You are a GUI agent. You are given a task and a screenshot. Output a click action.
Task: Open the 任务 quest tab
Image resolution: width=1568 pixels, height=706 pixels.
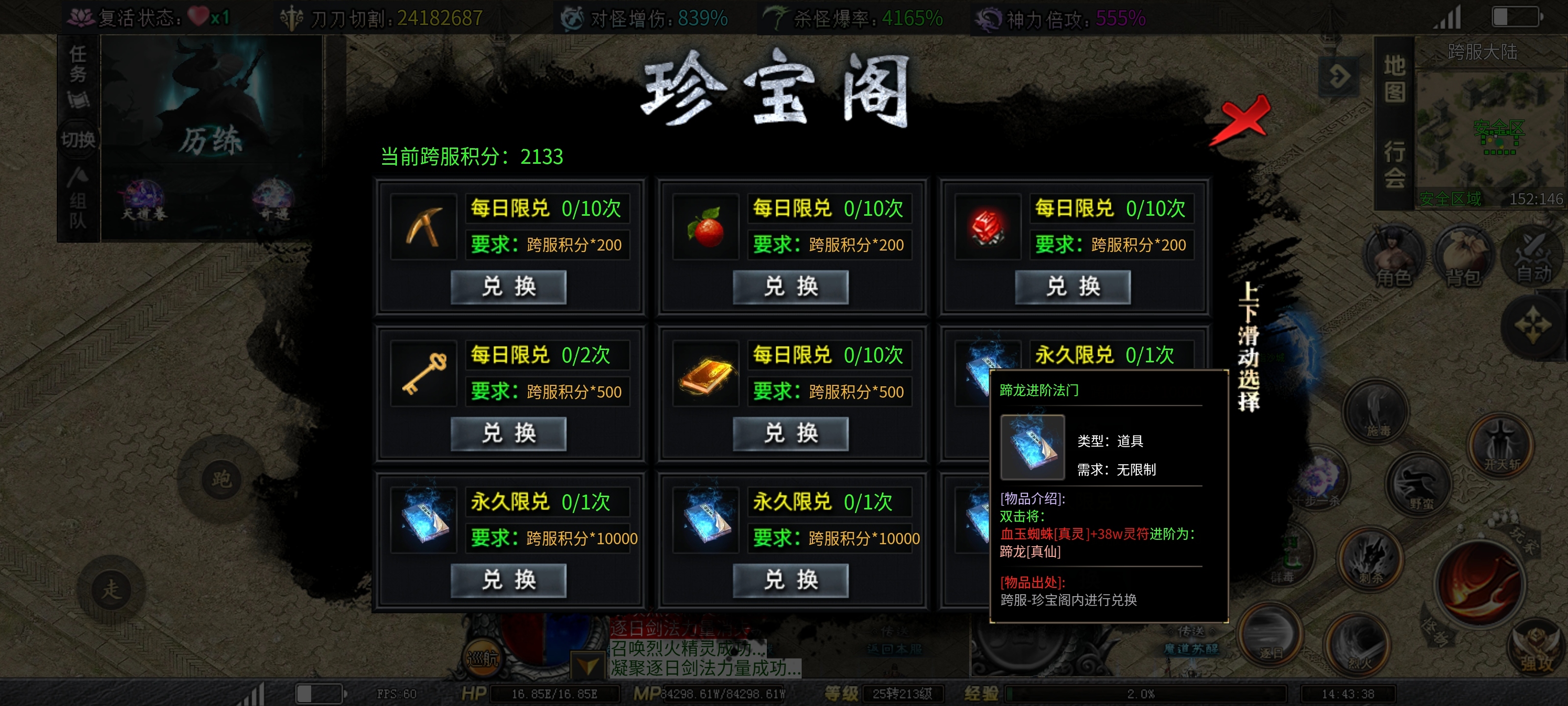[x=78, y=65]
